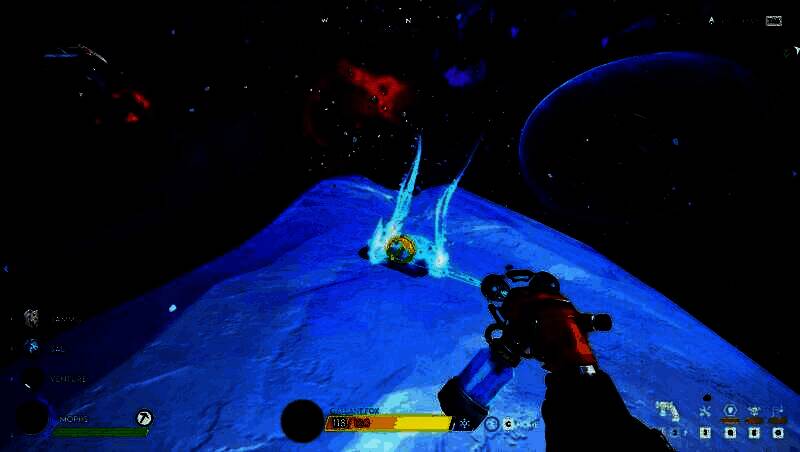800x452 pixels.
Task: Select the teammate with the grey rock portrait
Action: (32, 318)
